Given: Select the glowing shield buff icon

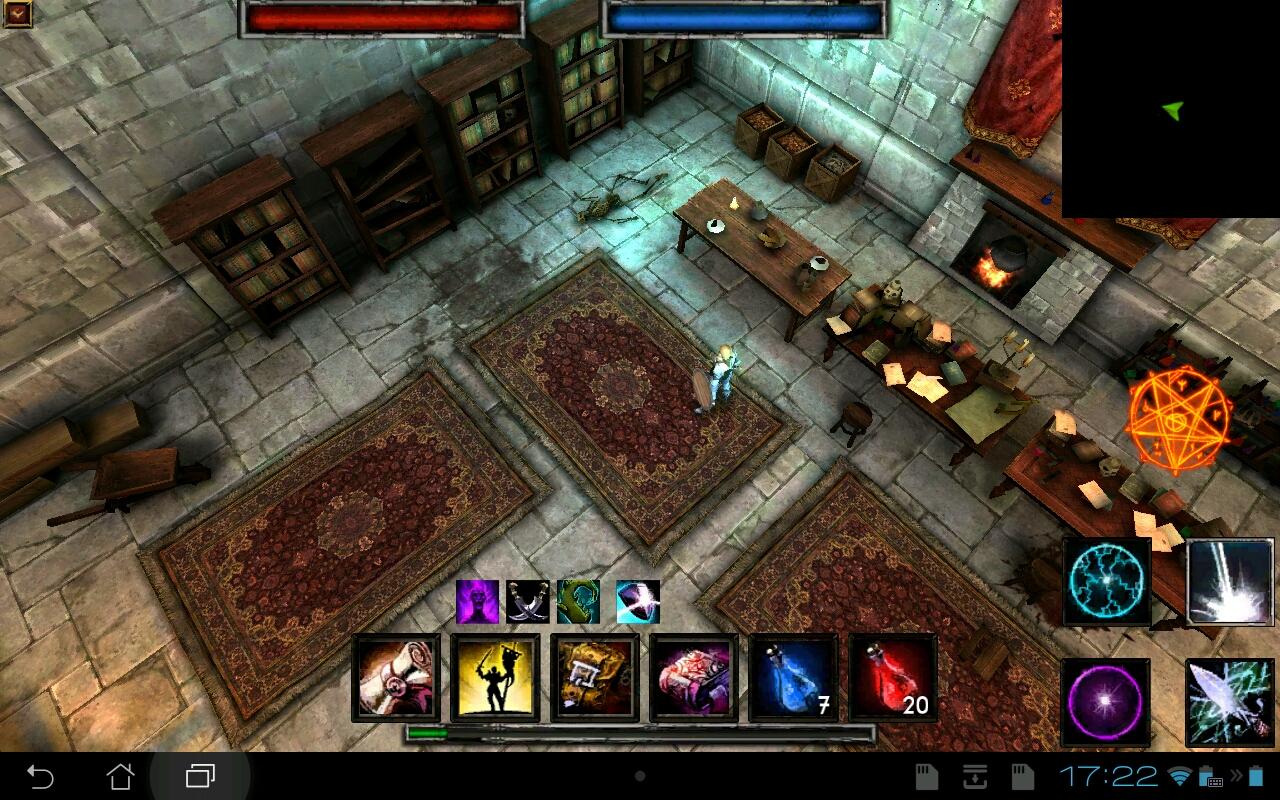Looking at the screenshot, I should 637,601.
